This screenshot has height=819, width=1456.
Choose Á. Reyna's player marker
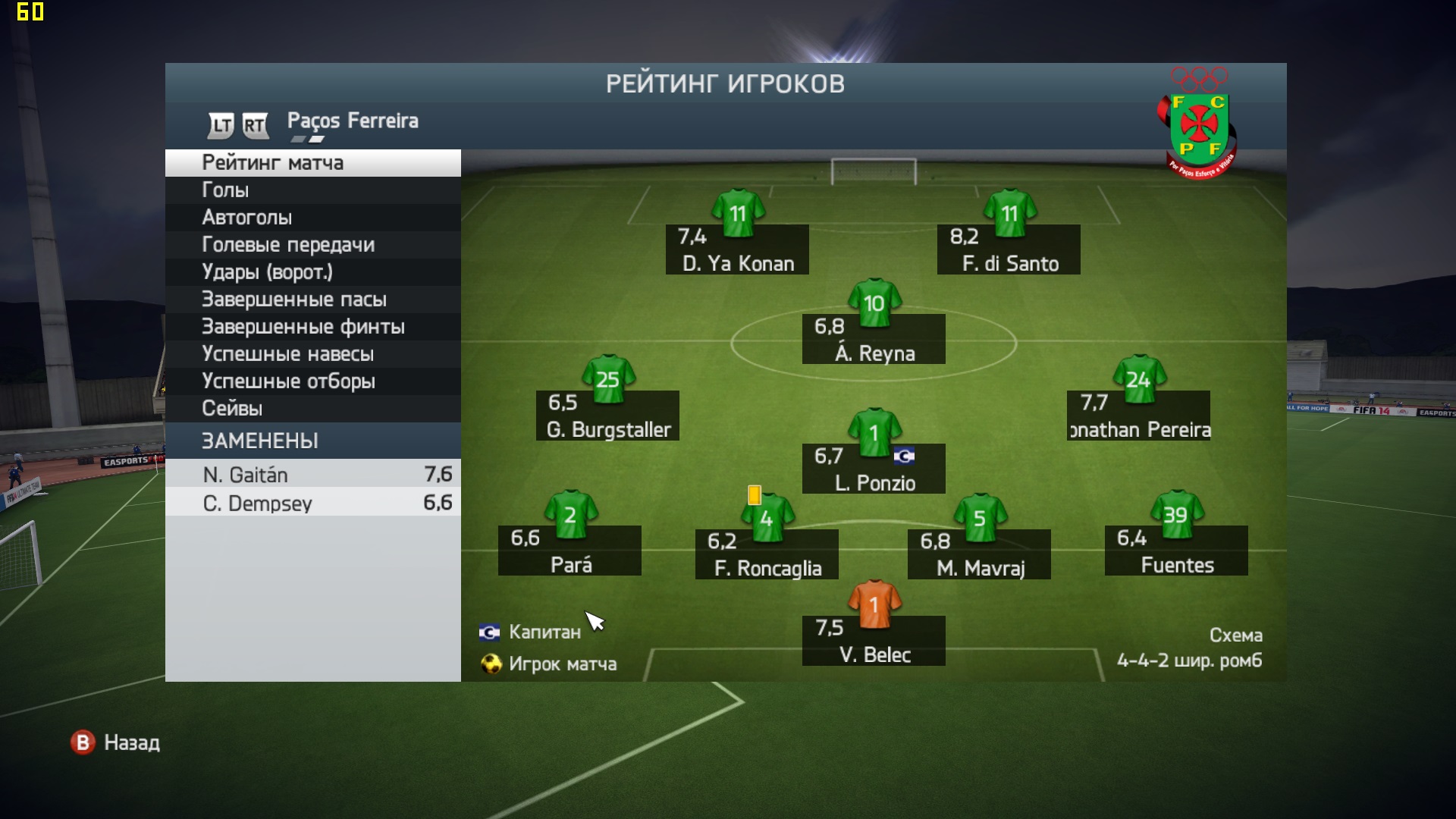click(874, 339)
